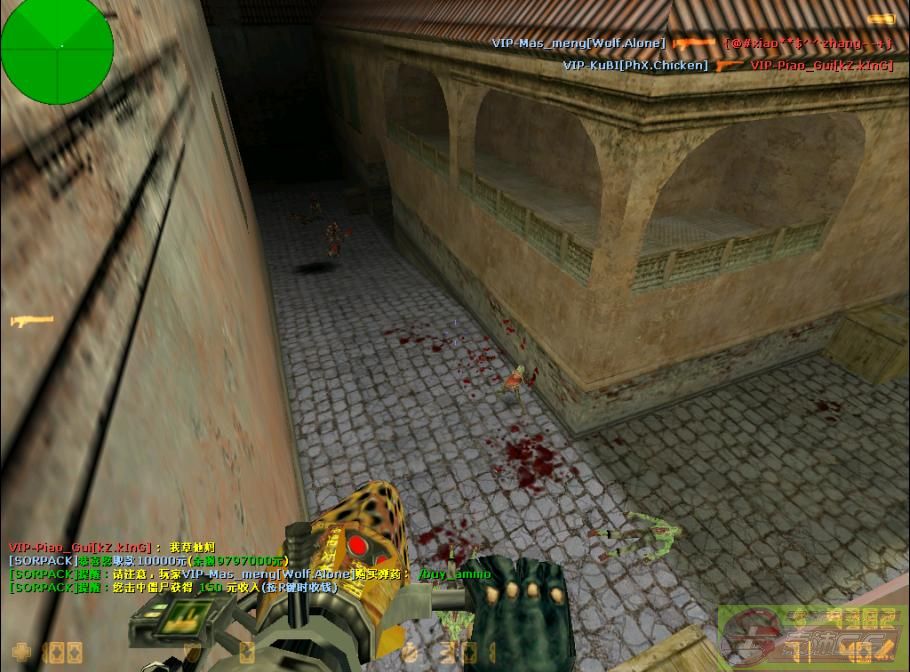
Task: Click the VIP-KuBI[PhX.Chicken] kill feed entry
Action: coord(635,65)
